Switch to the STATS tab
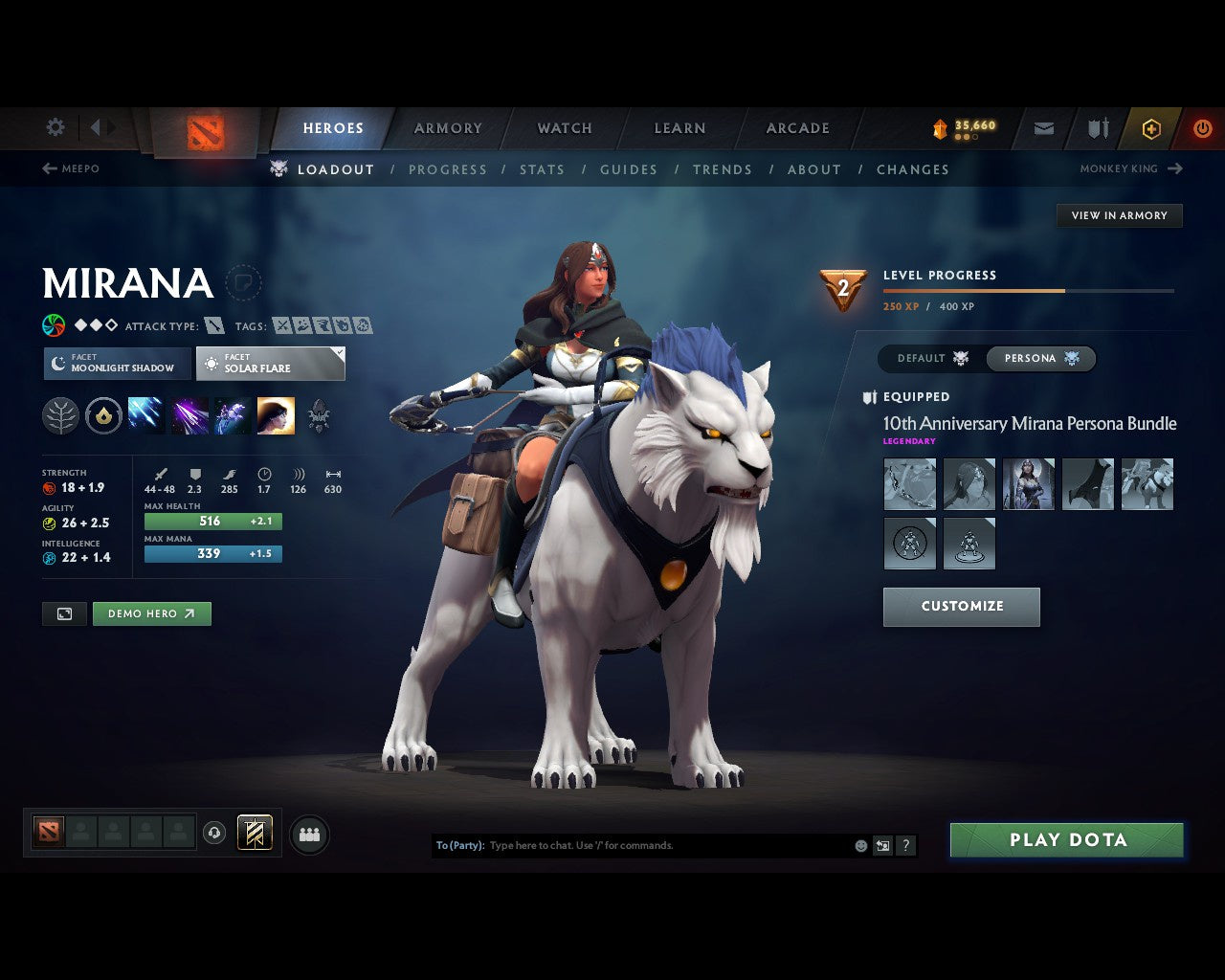Image resolution: width=1225 pixels, height=980 pixels. (542, 169)
